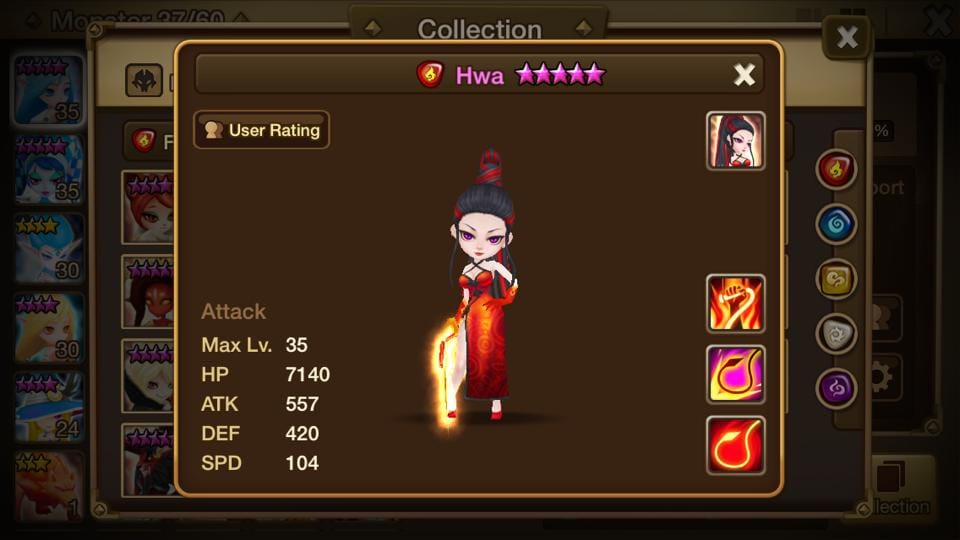Switch to the dark element filter
Image resolution: width=960 pixels, height=540 pixels.
pos(836,389)
